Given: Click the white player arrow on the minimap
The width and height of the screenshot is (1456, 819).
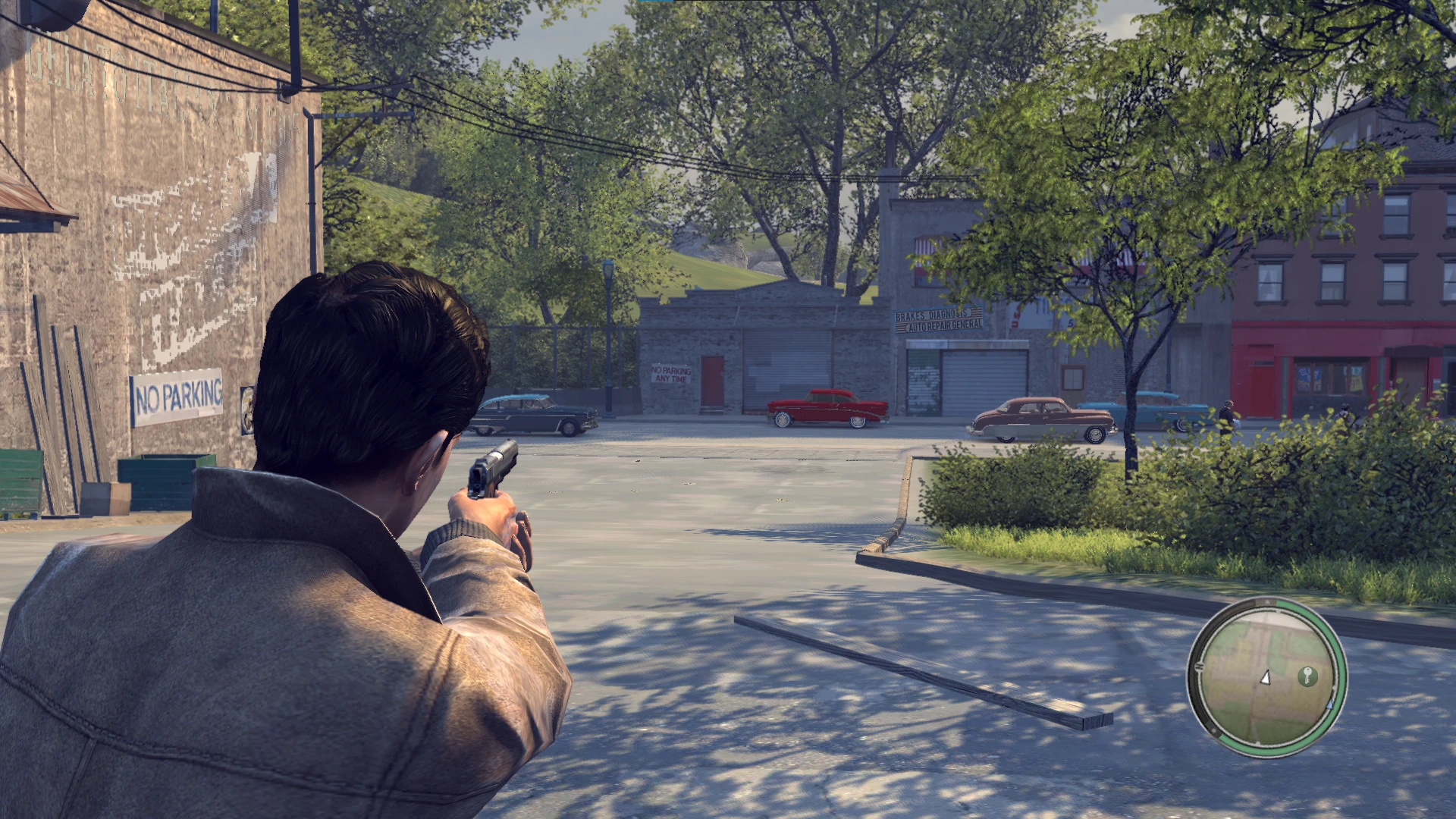Looking at the screenshot, I should point(1266,677).
